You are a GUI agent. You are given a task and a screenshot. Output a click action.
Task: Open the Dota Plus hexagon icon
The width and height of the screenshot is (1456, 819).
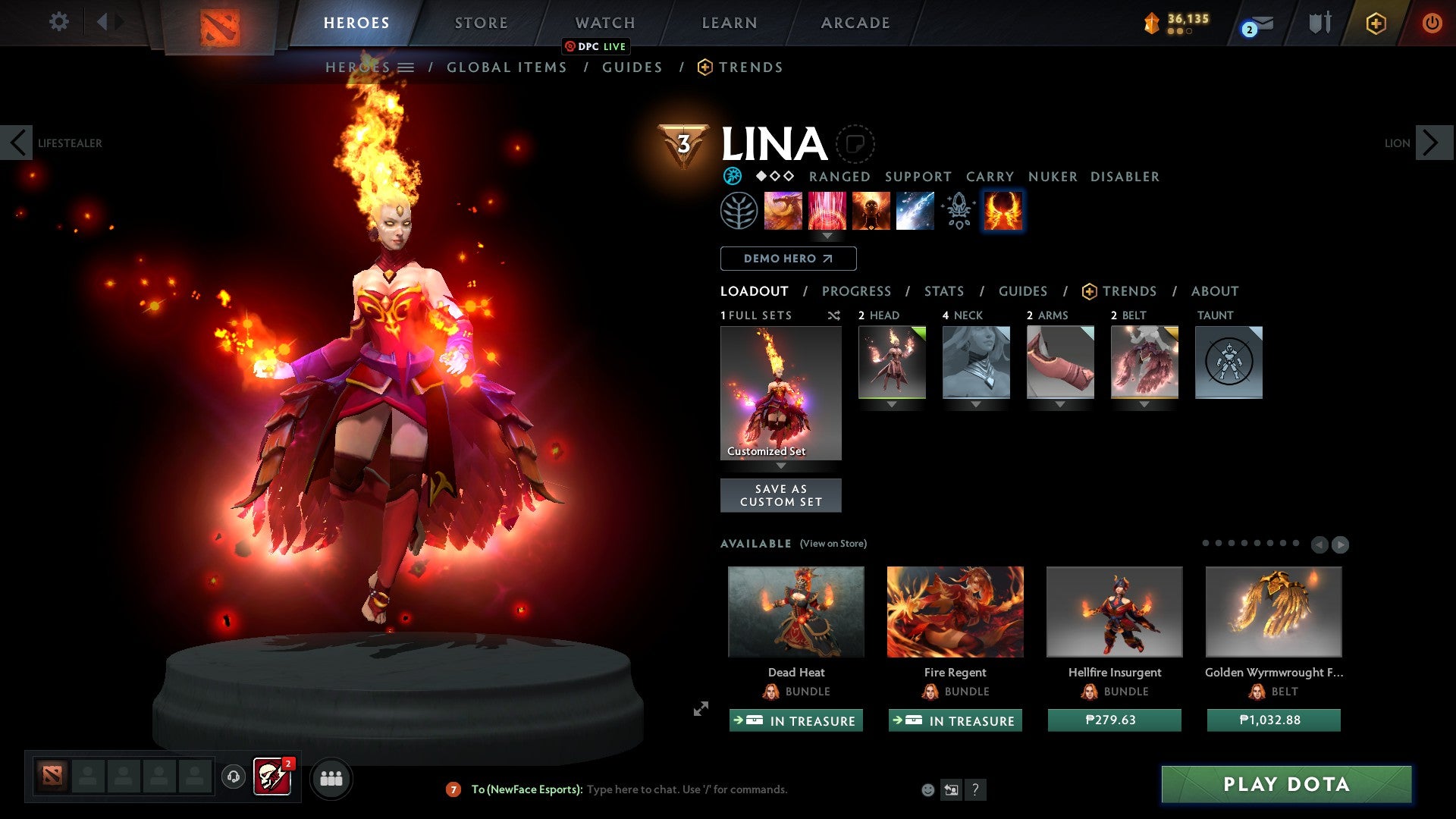[1375, 24]
